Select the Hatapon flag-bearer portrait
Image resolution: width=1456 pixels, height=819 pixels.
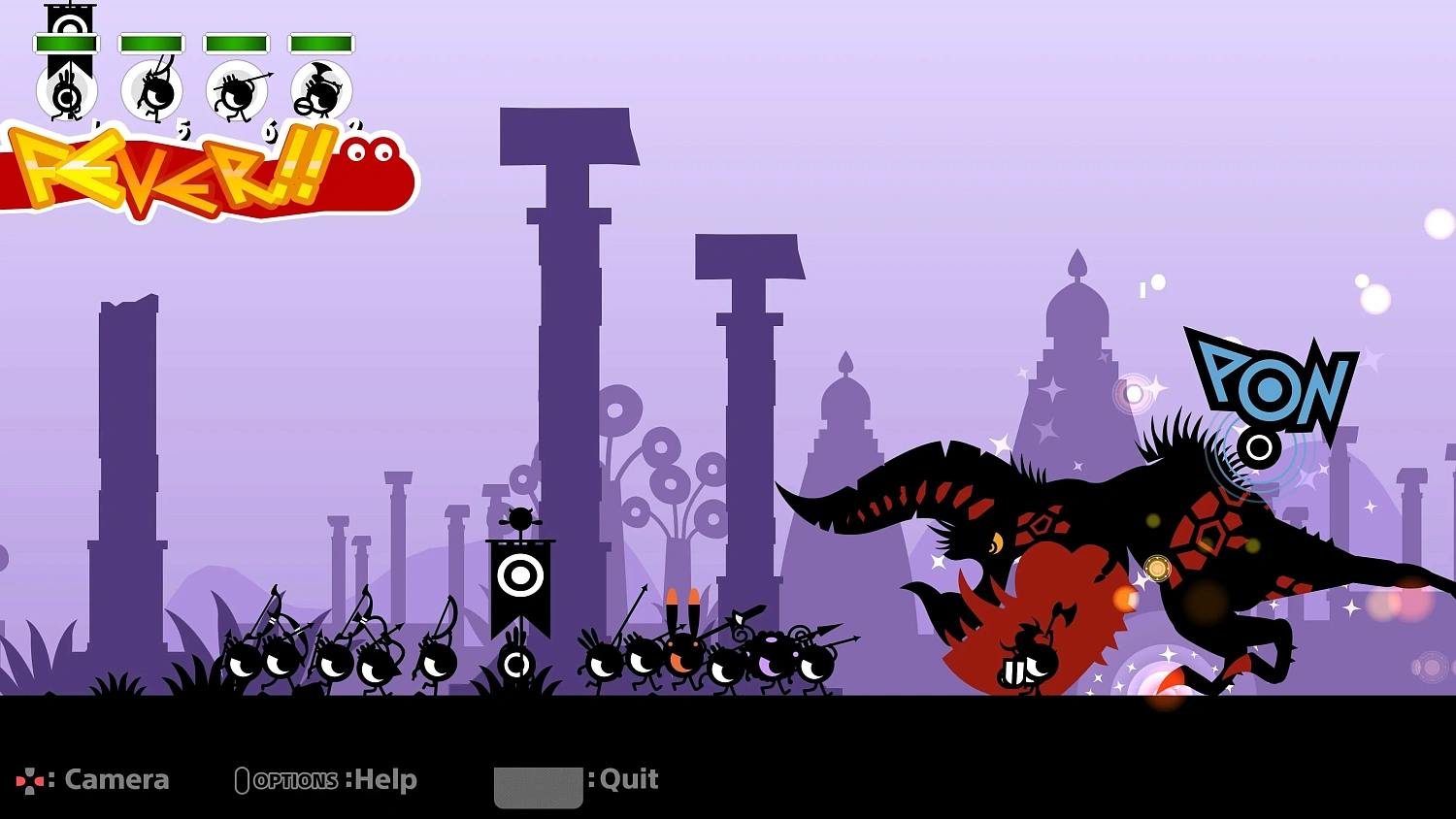tap(66, 94)
